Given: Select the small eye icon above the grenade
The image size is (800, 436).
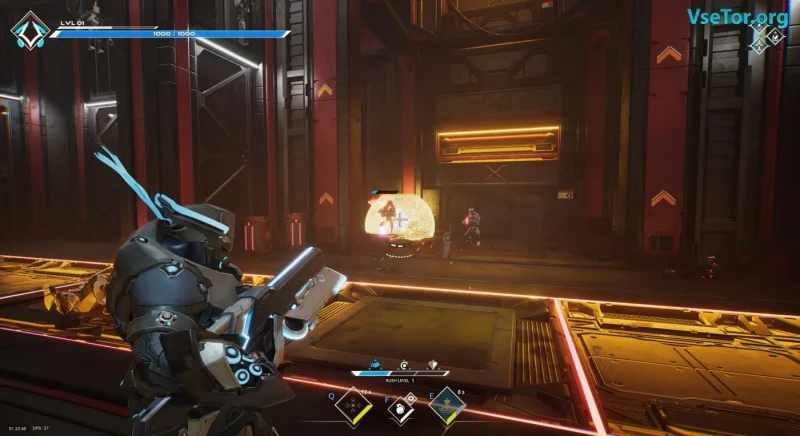Looking at the screenshot, I should click(409, 396).
